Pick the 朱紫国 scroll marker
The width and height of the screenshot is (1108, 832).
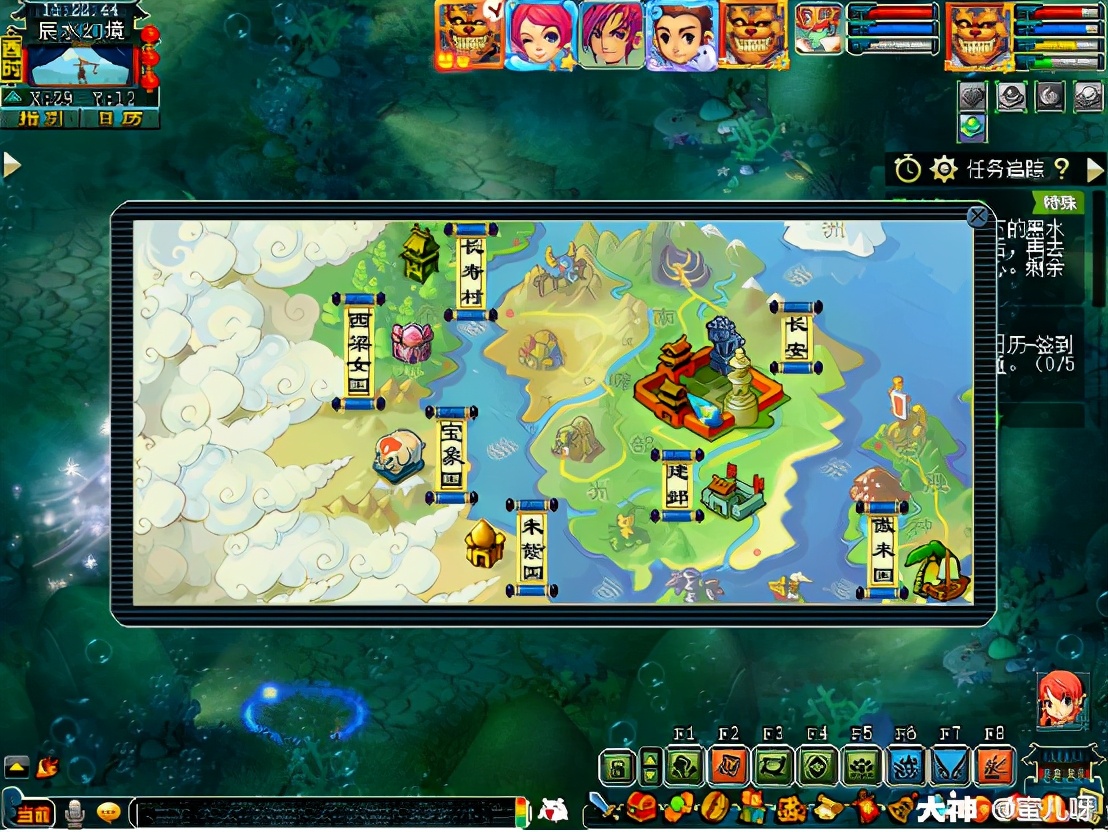532,546
